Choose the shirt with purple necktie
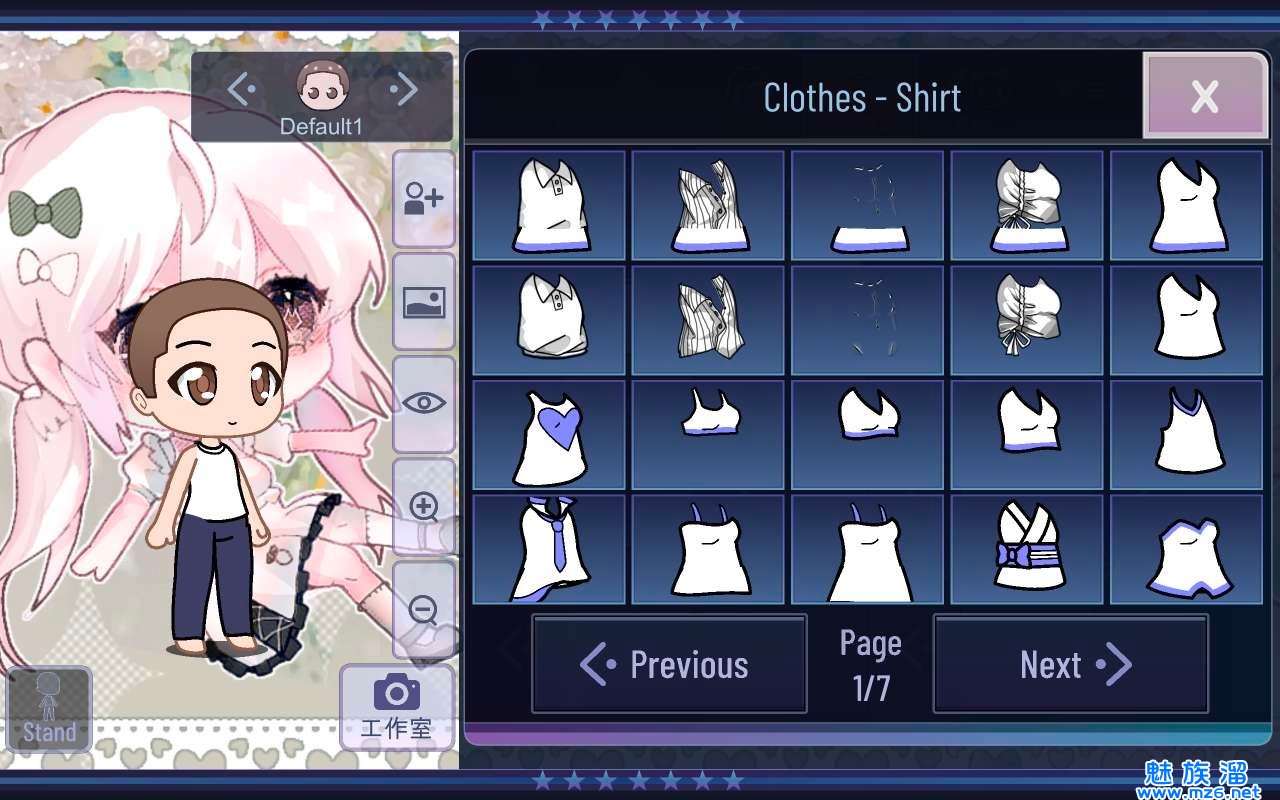Viewport: 1280px width, 800px height. tap(548, 549)
